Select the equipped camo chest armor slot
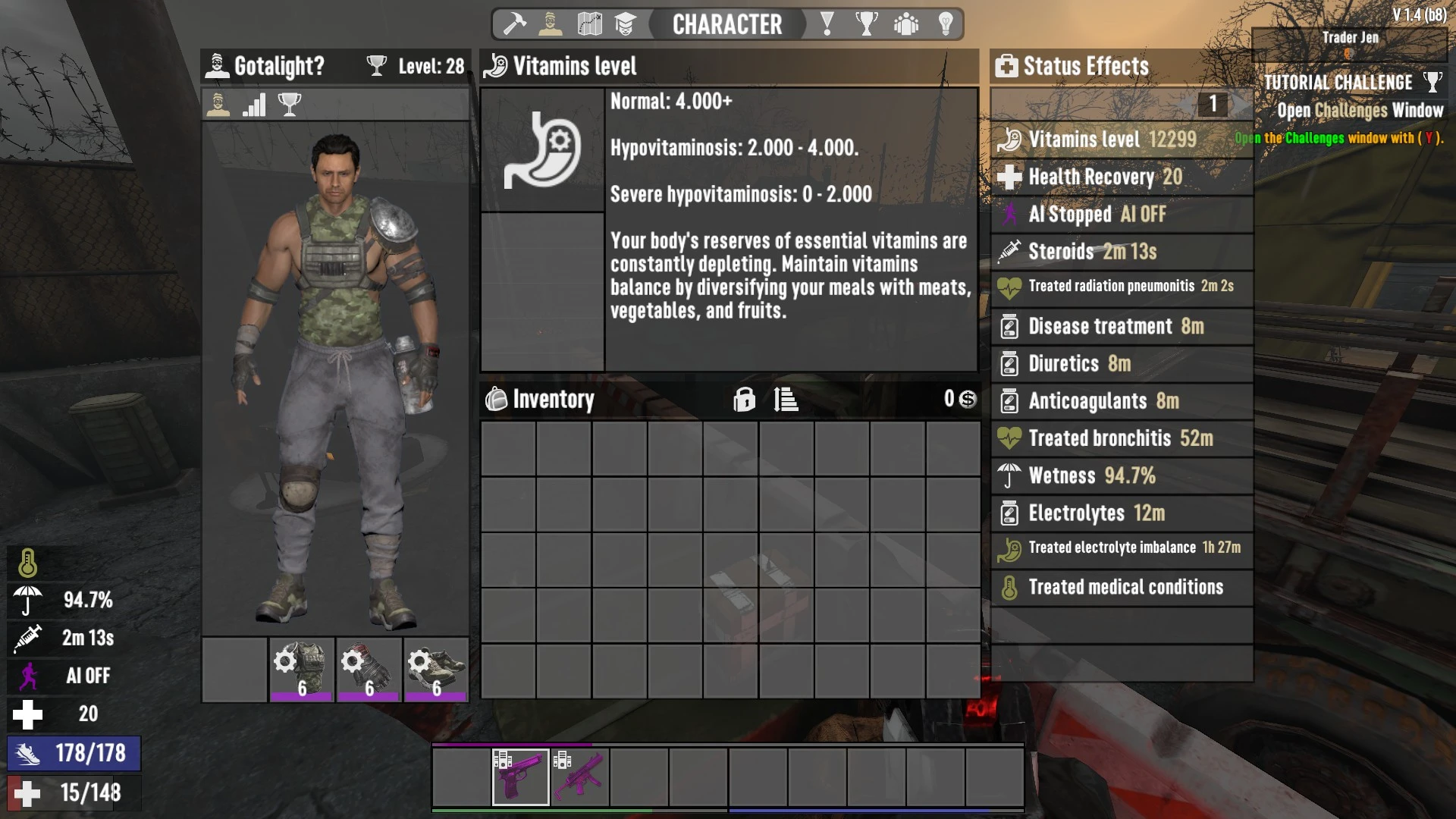 302,669
